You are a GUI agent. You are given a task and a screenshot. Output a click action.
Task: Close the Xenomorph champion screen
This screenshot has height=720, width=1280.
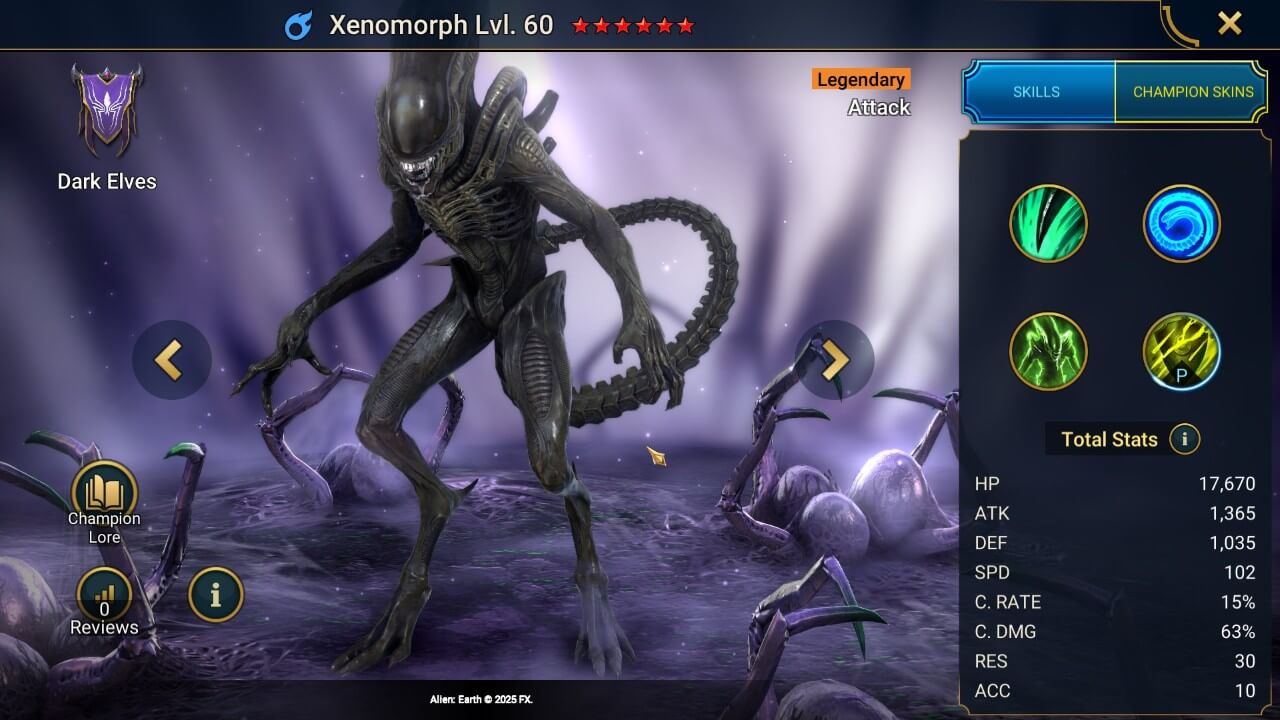(1229, 23)
